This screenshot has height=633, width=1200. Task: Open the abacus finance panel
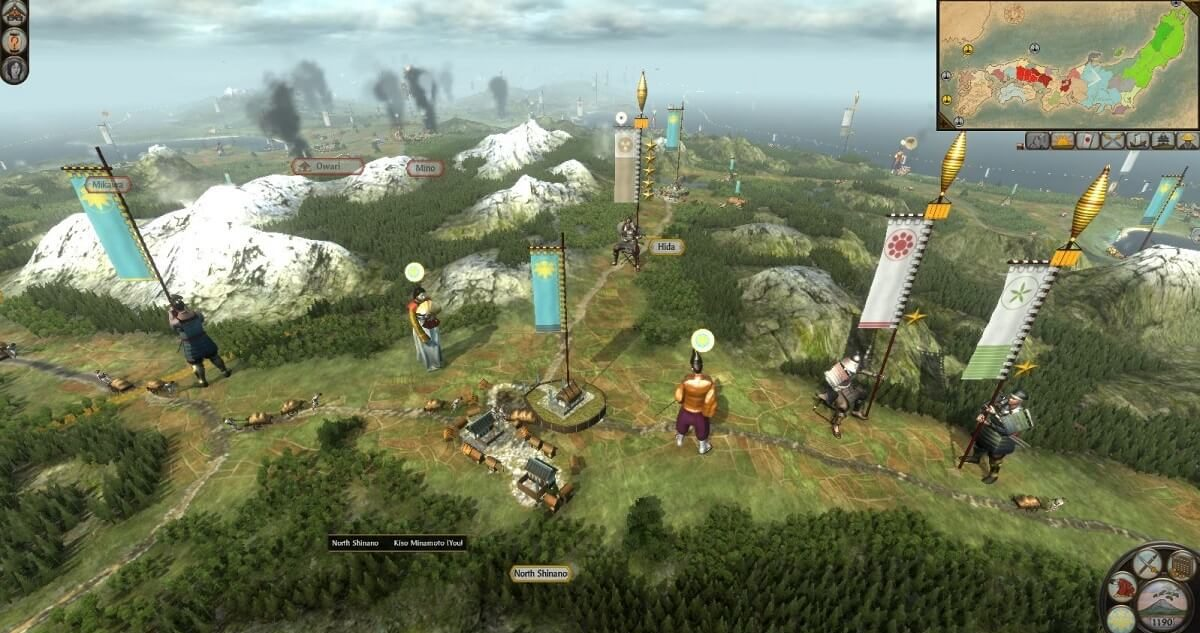click(1182, 565)
